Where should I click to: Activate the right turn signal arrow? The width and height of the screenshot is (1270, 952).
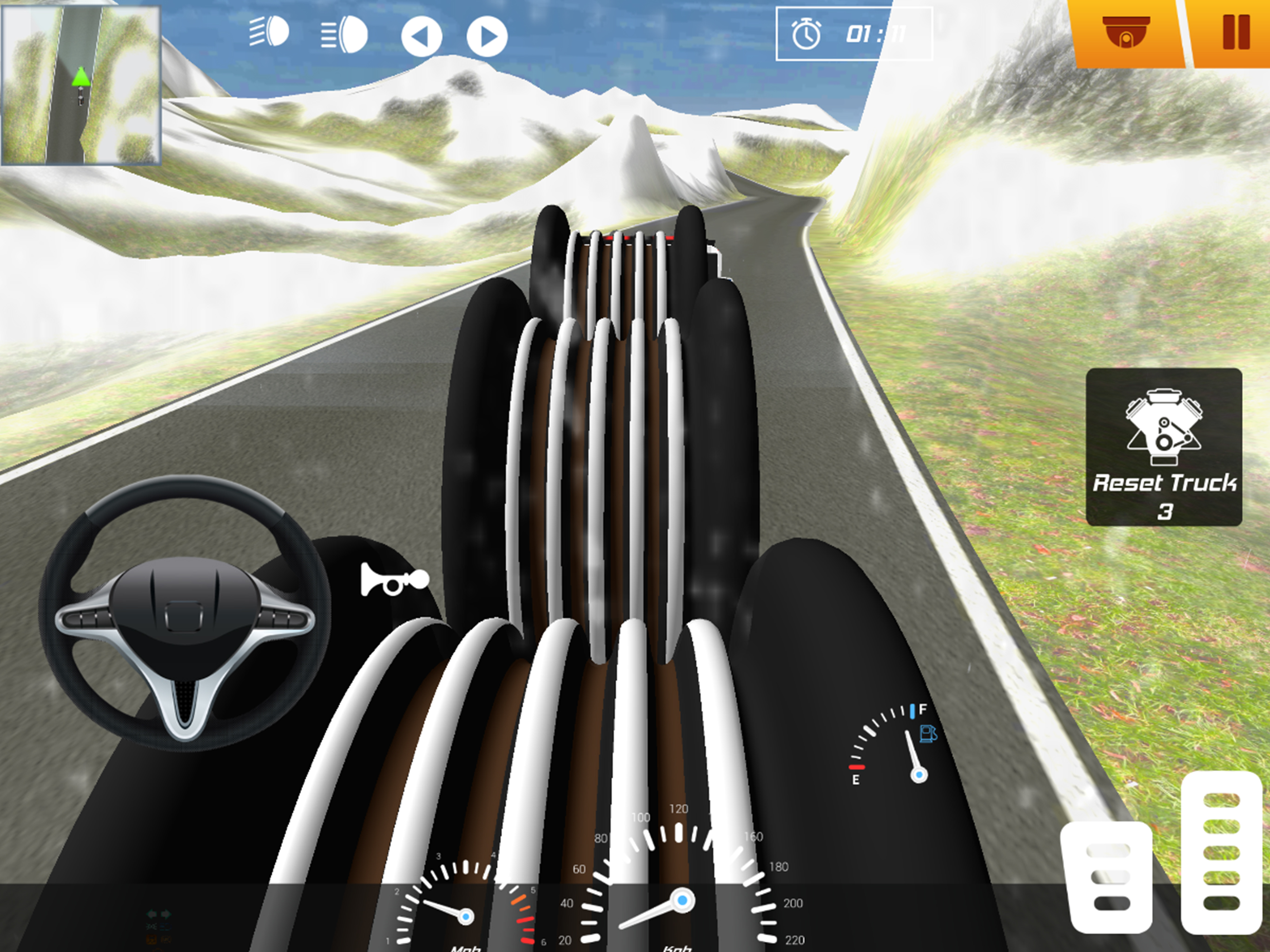click(487, 37)
